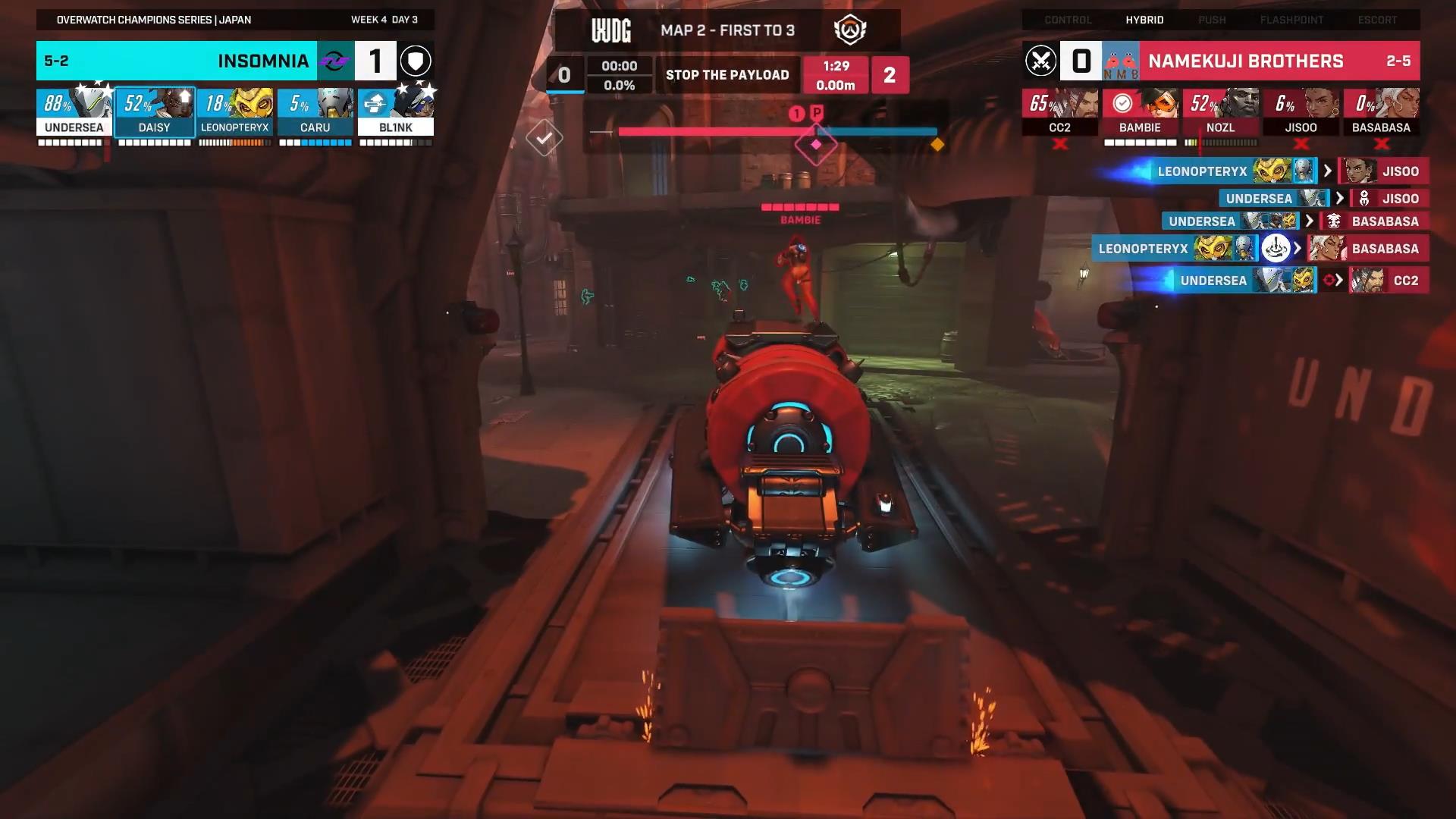Select BL1NK's player card
Image resolution: width=1456 pixels, height=819 pixels.
click(x=396, y=112)
